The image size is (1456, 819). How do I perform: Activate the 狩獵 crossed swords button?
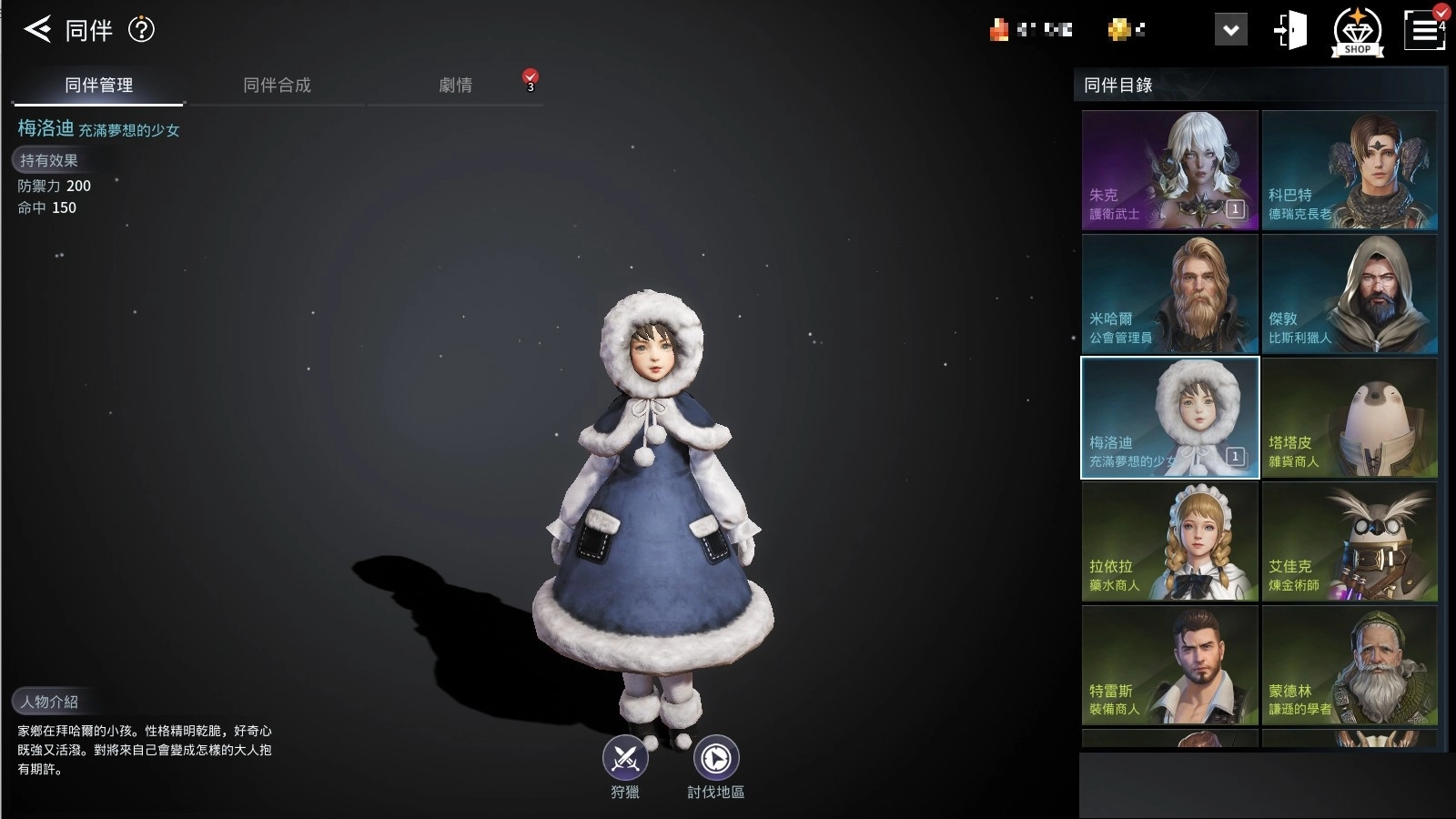[x=625, y=758]
